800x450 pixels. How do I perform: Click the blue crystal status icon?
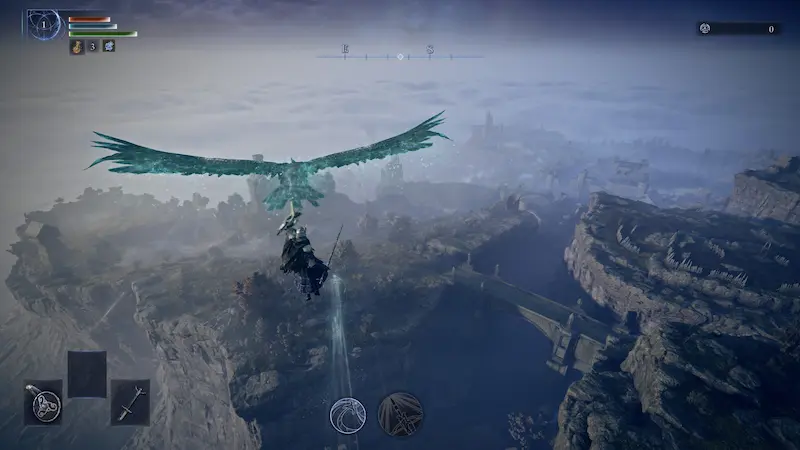pos(108,46)
